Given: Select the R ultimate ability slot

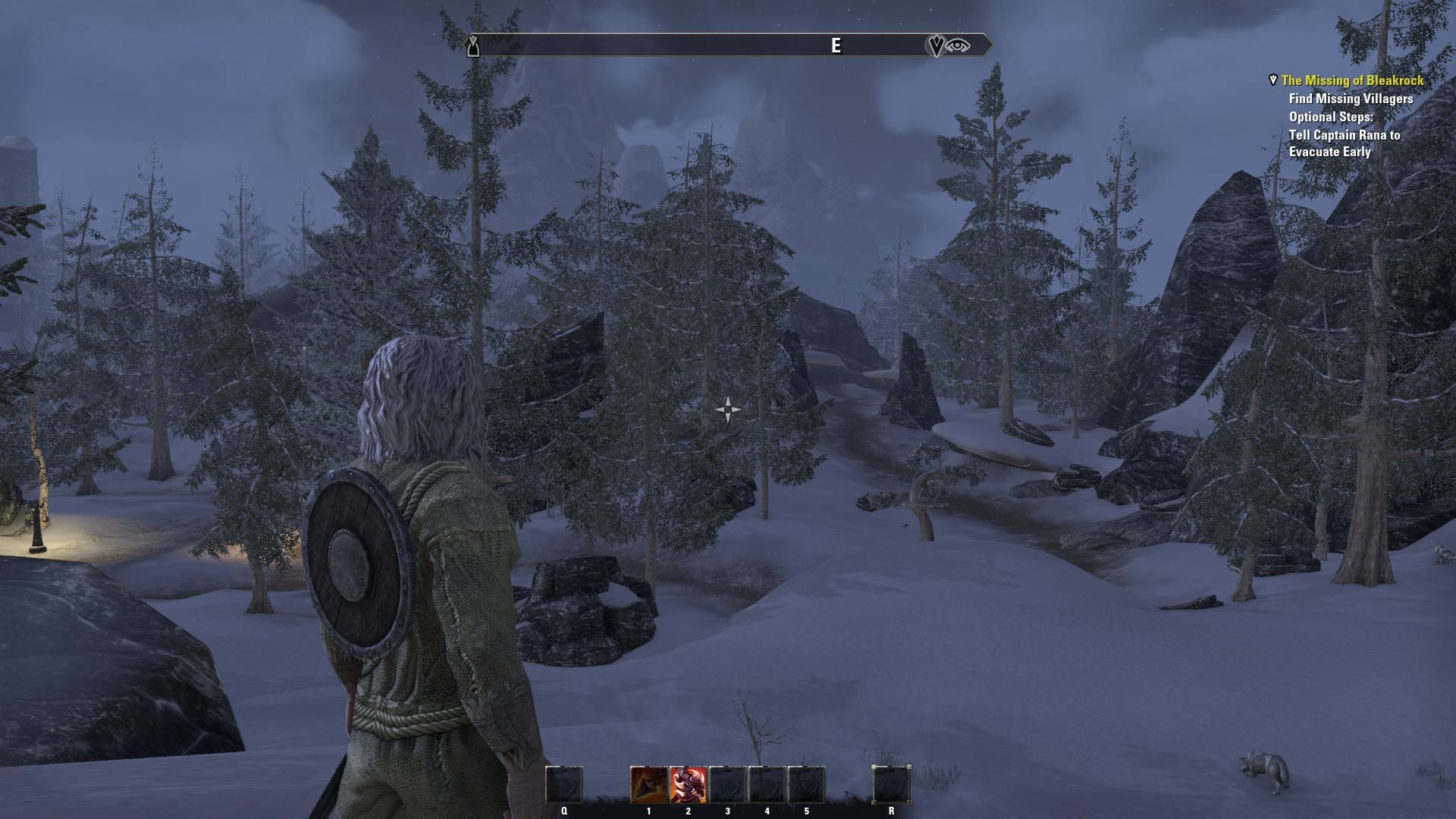Looking at the screenshot, I should (x=891, y=785).
